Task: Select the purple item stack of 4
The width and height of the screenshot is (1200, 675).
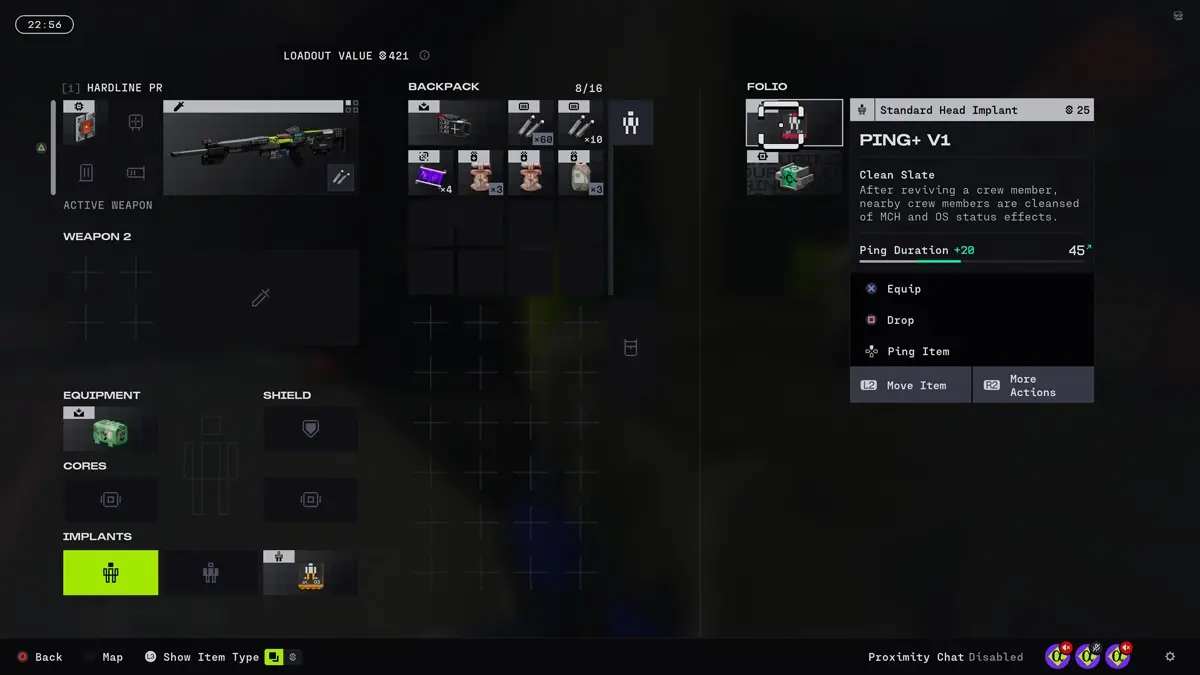Action: pyautogui.click(x=431, y=173)
